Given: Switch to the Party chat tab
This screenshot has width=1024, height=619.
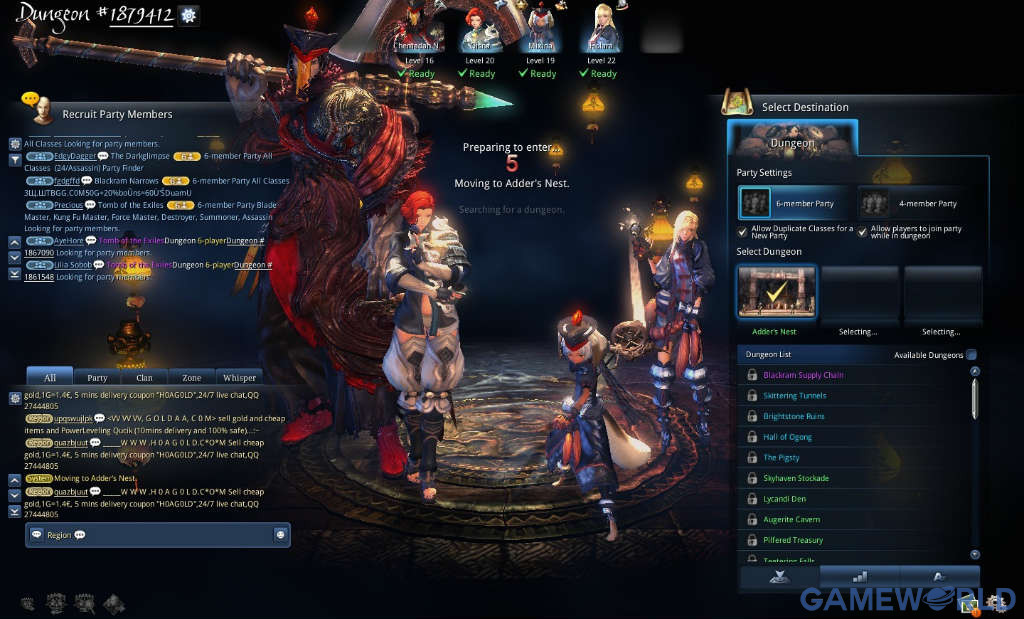Looking at the screenshot, I should click(x=97, y=378).
